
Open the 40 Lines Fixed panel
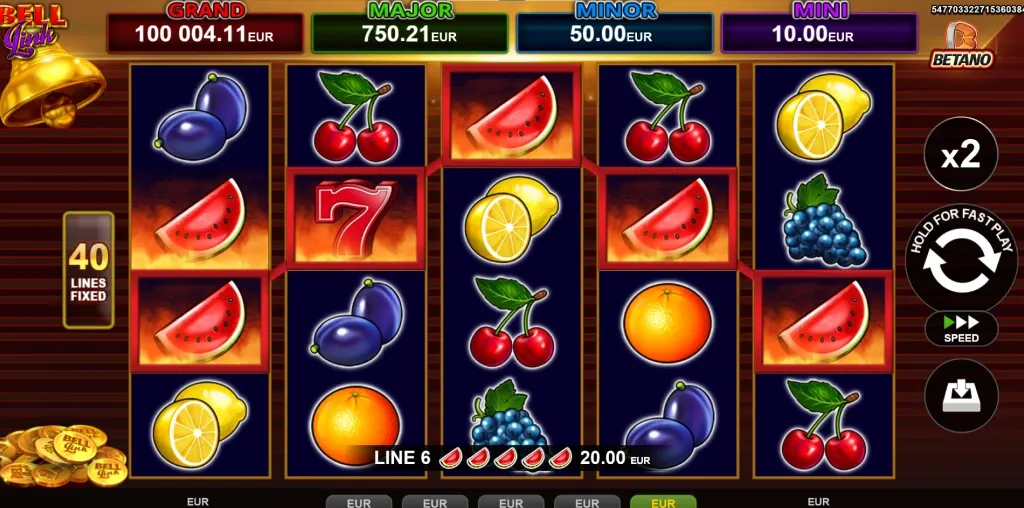pyautogui.click(x=88, y=270)
